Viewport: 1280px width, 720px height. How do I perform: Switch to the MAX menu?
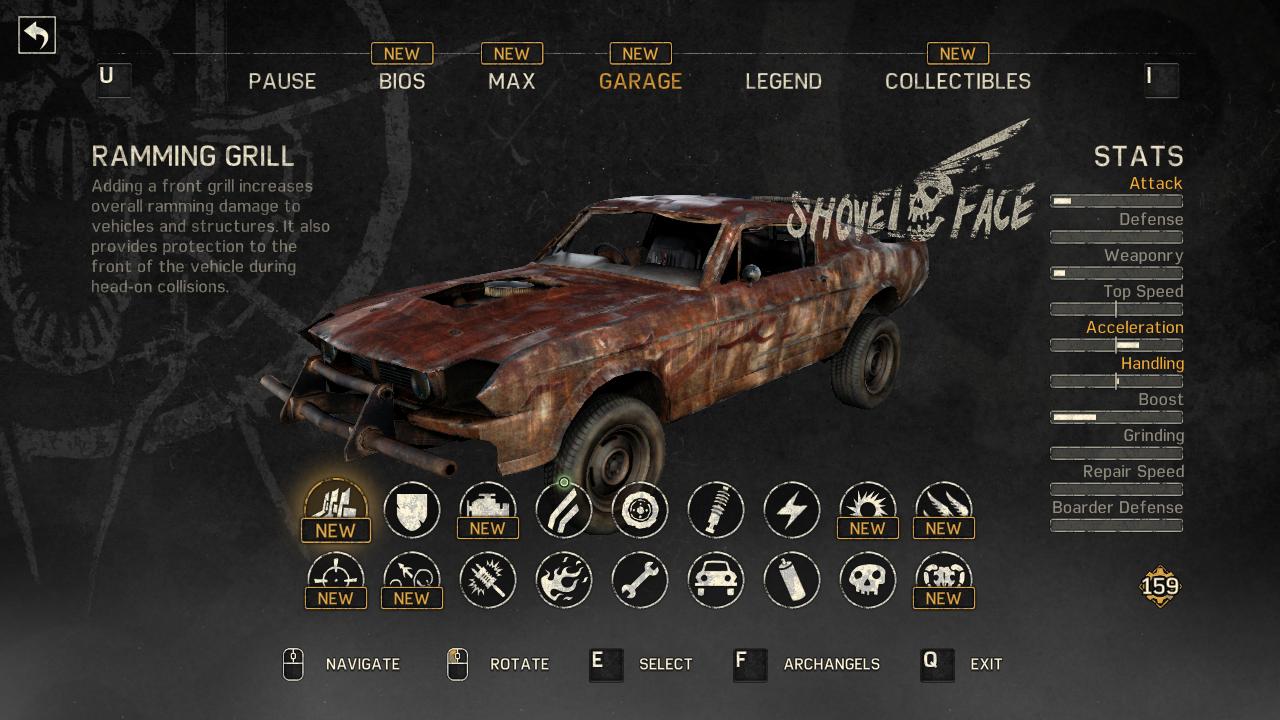pyautogui.click(x=511, y=81)
